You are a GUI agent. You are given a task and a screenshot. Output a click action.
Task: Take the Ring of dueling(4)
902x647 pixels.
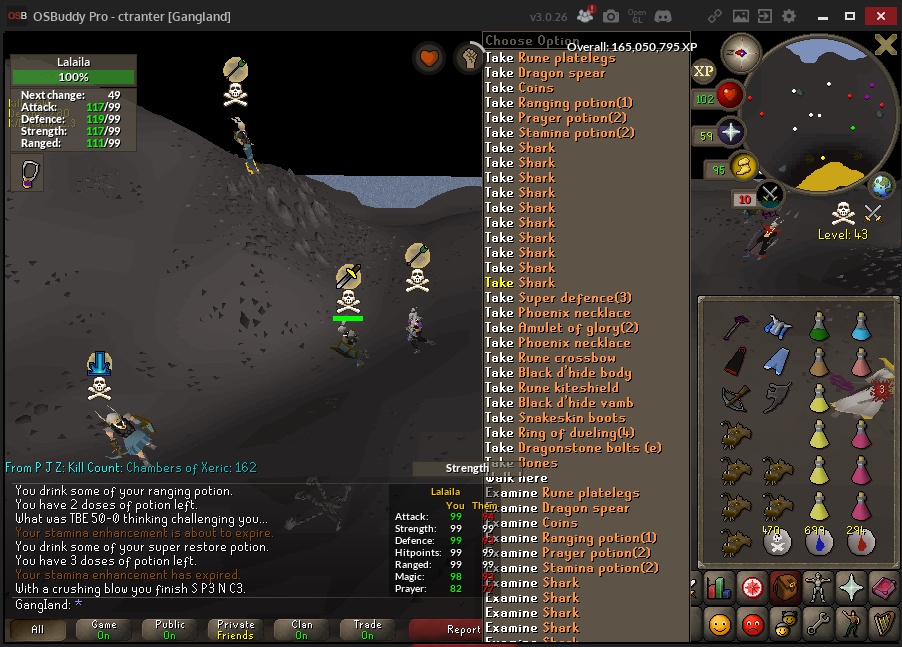pos(560,433)
